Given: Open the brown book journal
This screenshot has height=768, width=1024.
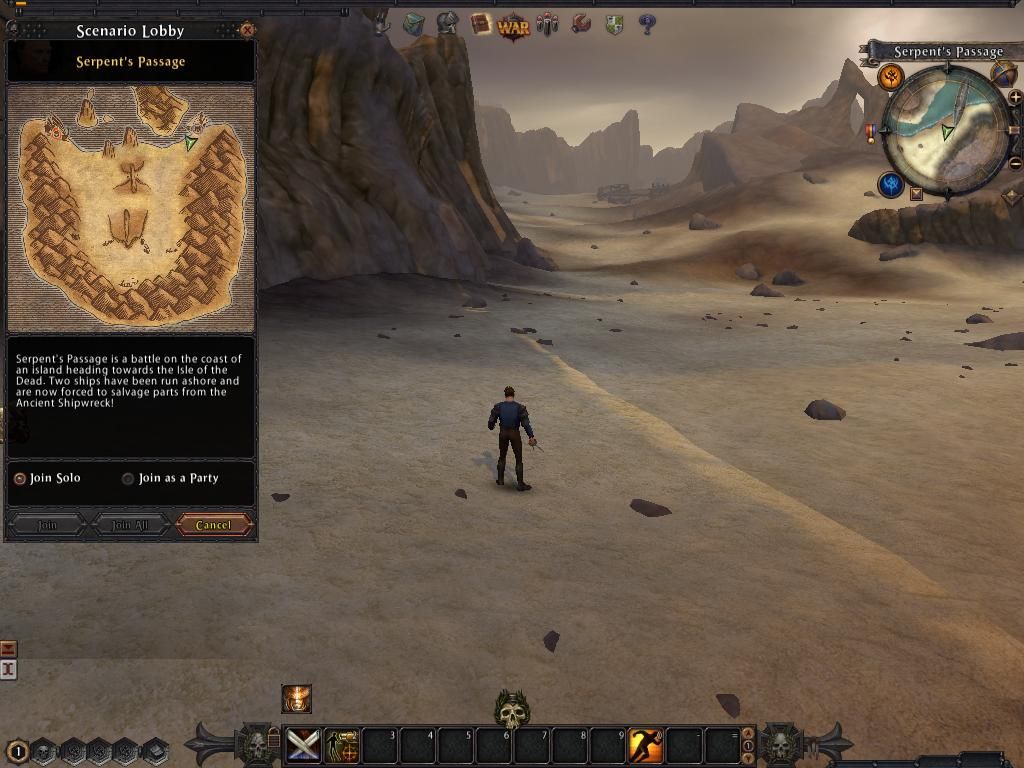Looking at the screenshot, I should point(481,23).
